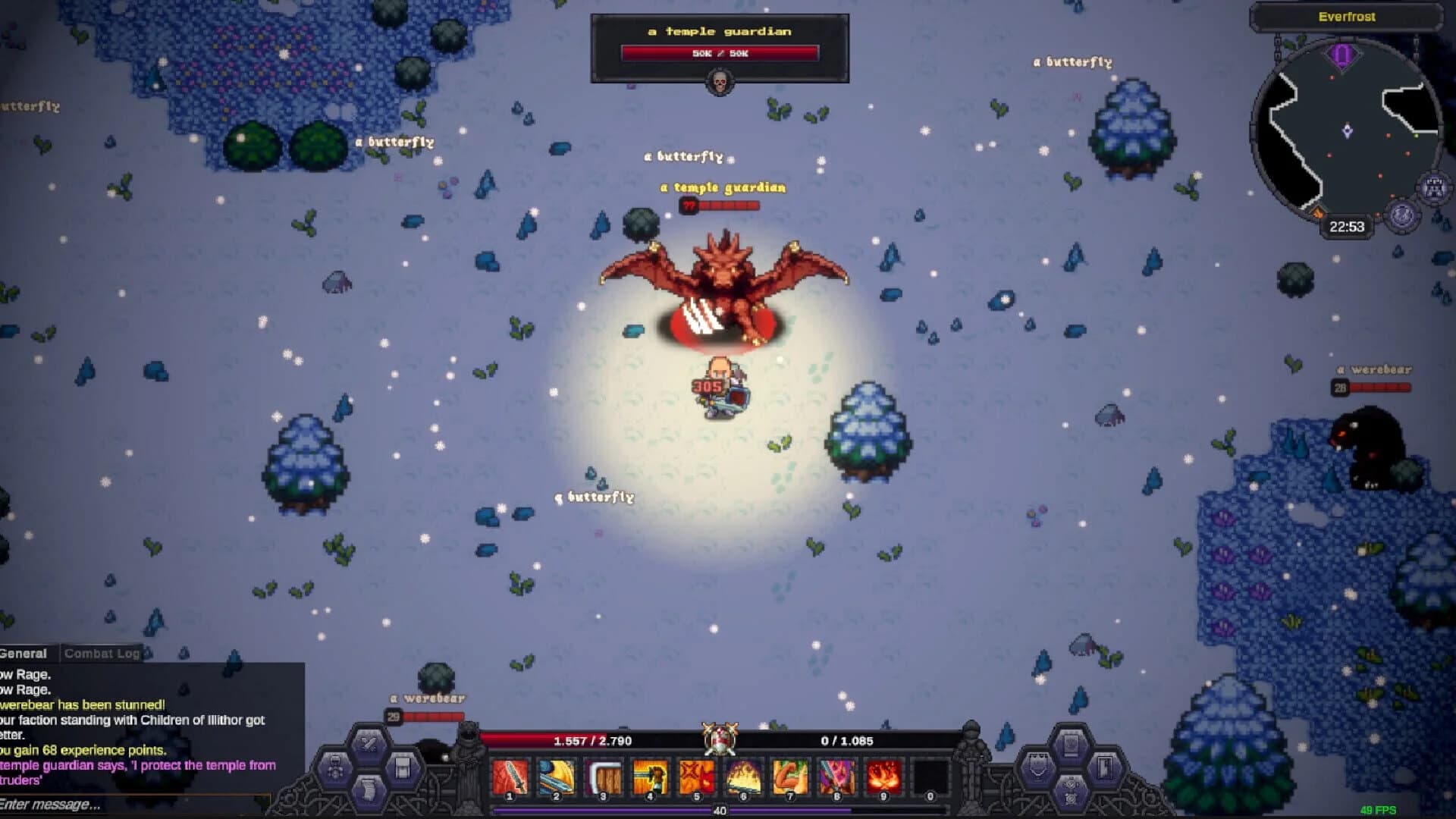
Task: Select the General chat tab
Action: click(23, 653)
